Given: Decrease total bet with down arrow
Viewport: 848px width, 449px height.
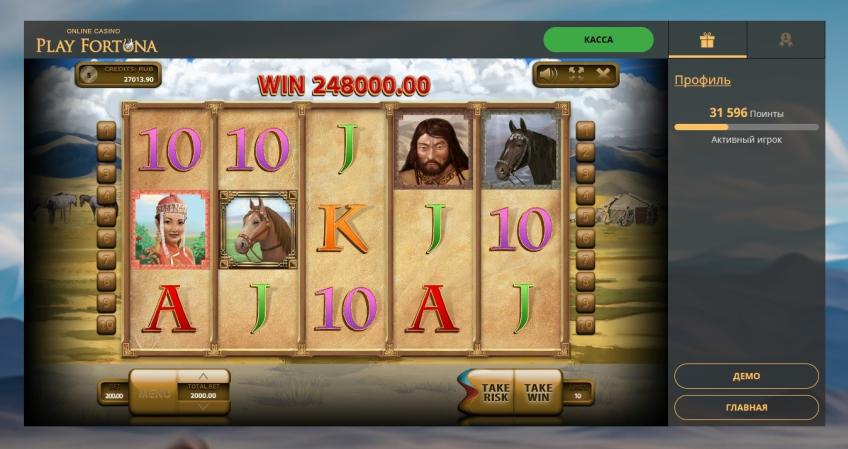Looking at the screenshot, I should (203, 407).
